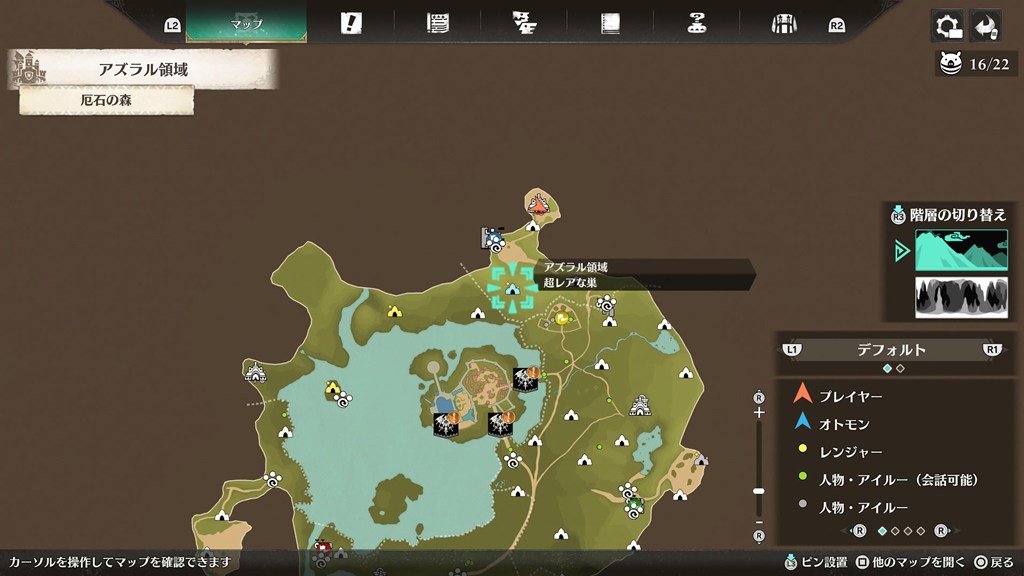1024x576 pixels.
Task: Select the マップ tab
Action: coord(246,23)
